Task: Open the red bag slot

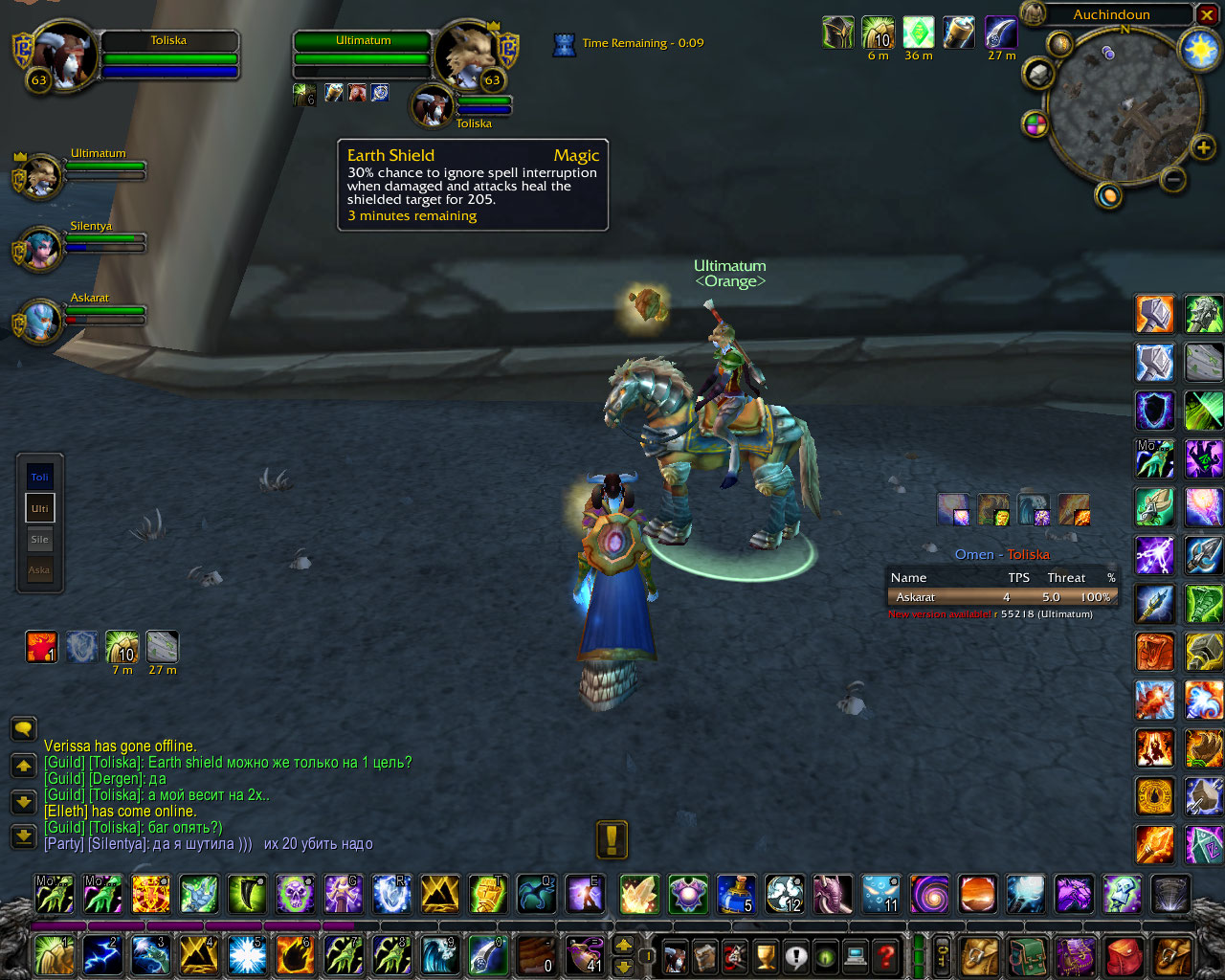Action: point(1124,955)
